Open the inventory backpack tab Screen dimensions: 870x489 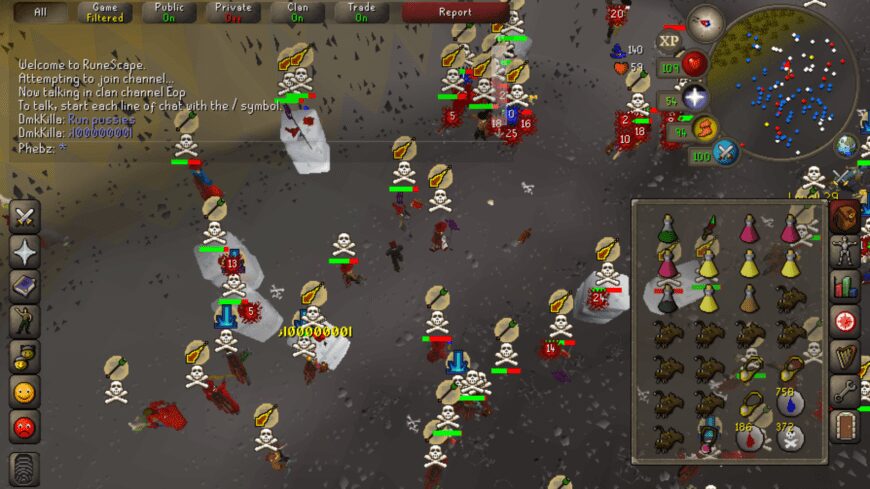pos(846,215)
